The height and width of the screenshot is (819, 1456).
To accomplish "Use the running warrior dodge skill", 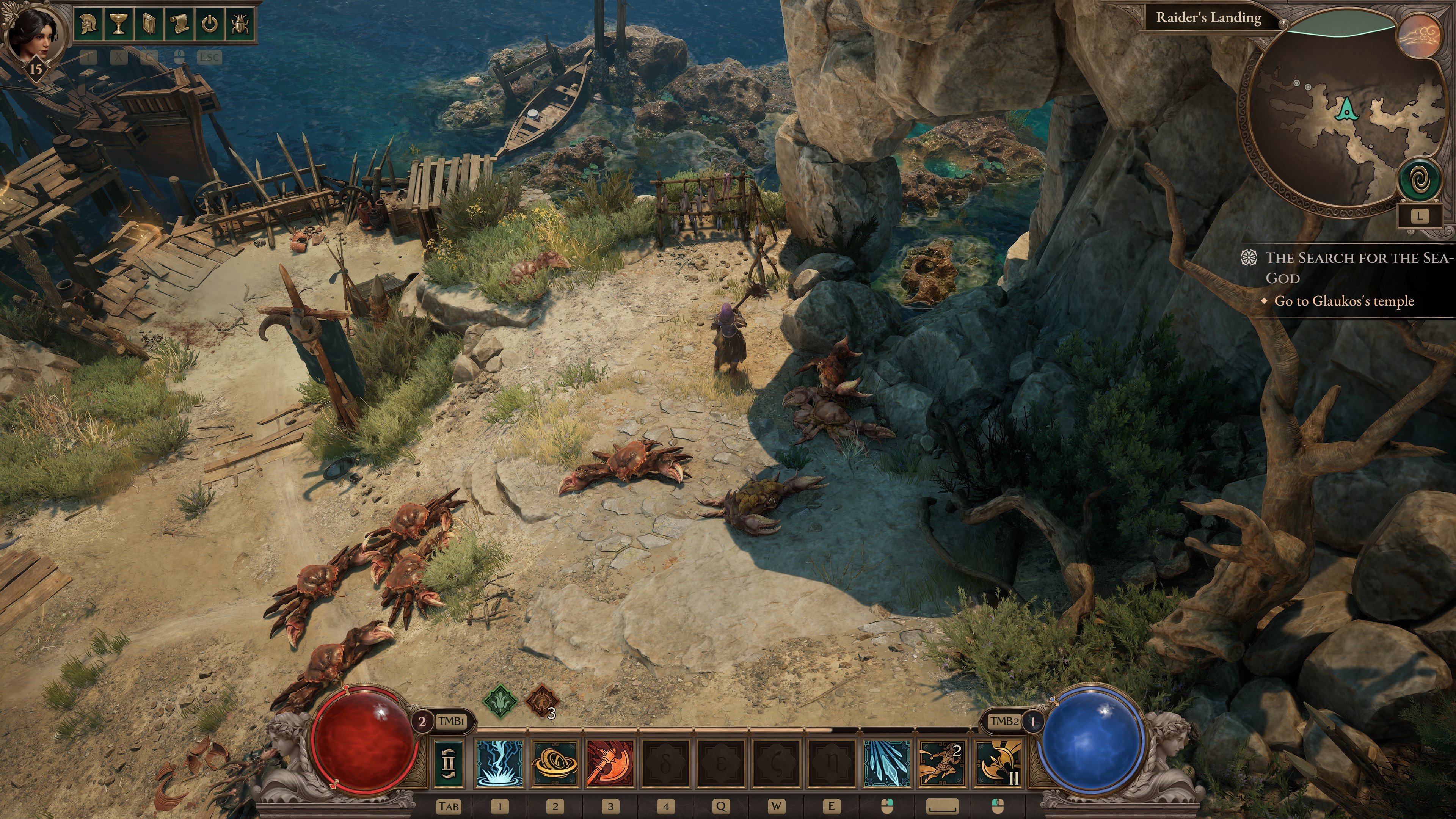I will (x=941, y=763).
